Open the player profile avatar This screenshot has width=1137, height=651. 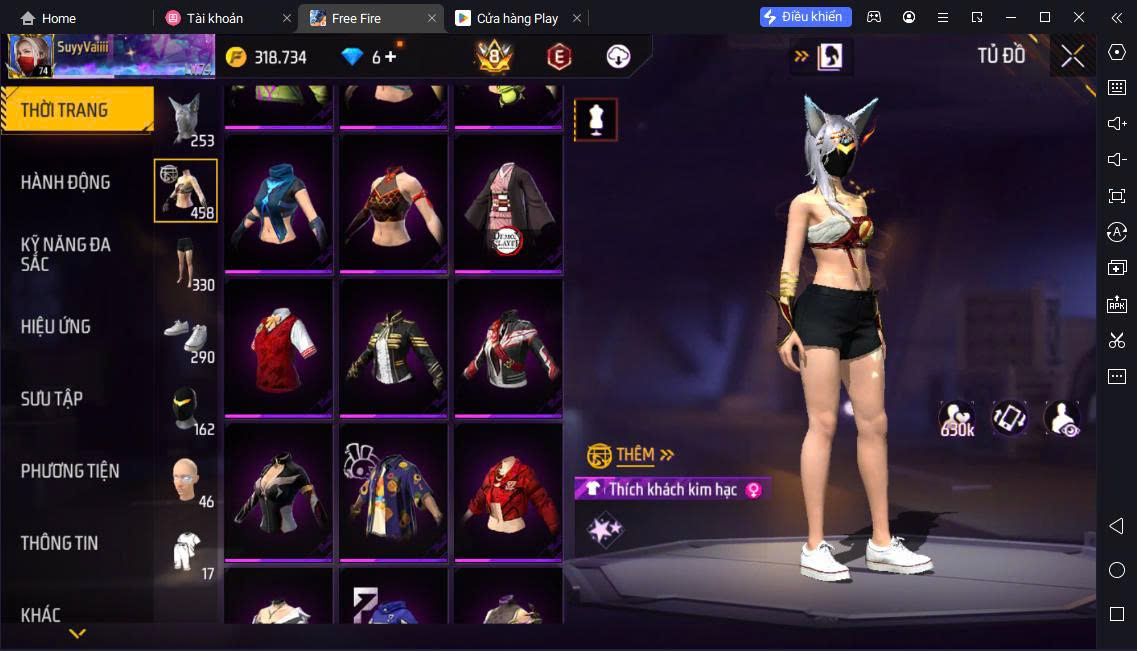pos(30,56)
